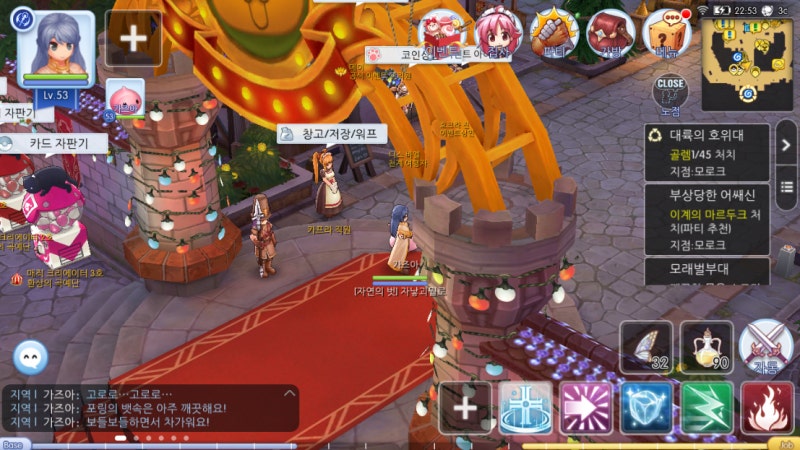
Task: Collapse the quest tracker with the arrow
Action: point(786,146)
